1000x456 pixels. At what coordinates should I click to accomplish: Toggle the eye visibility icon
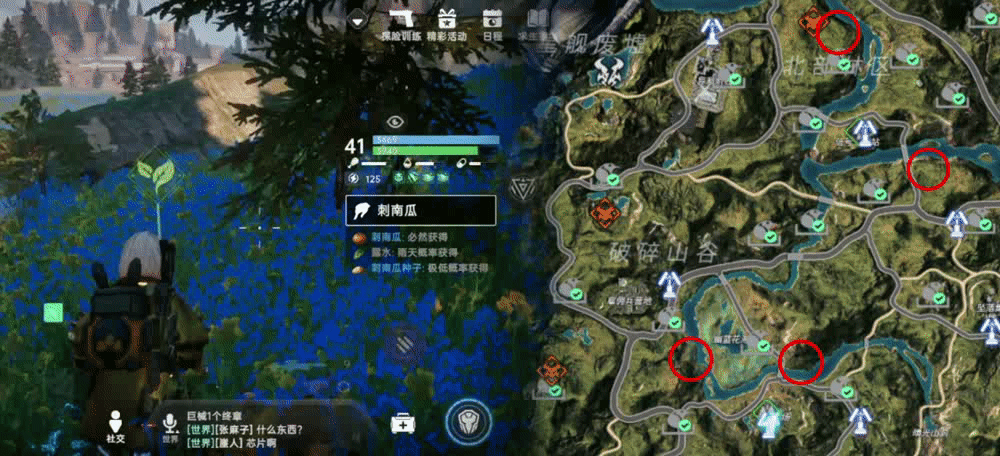396,121
